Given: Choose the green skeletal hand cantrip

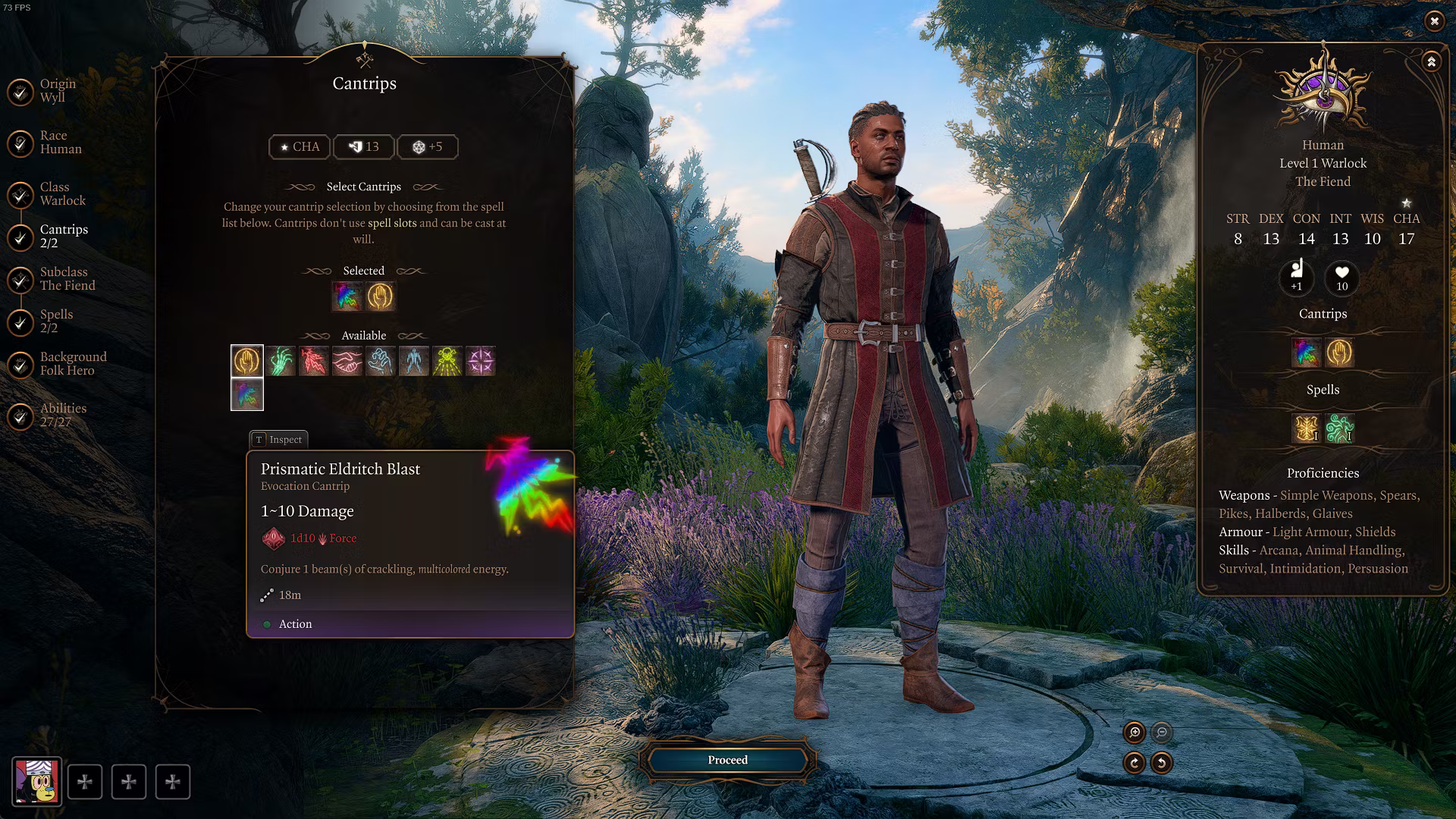Looking at the screenshot, I should coord(281,361).
